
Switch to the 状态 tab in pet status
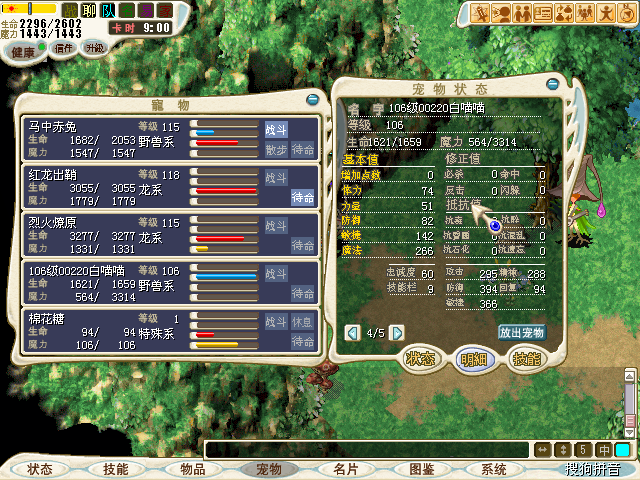420,358
